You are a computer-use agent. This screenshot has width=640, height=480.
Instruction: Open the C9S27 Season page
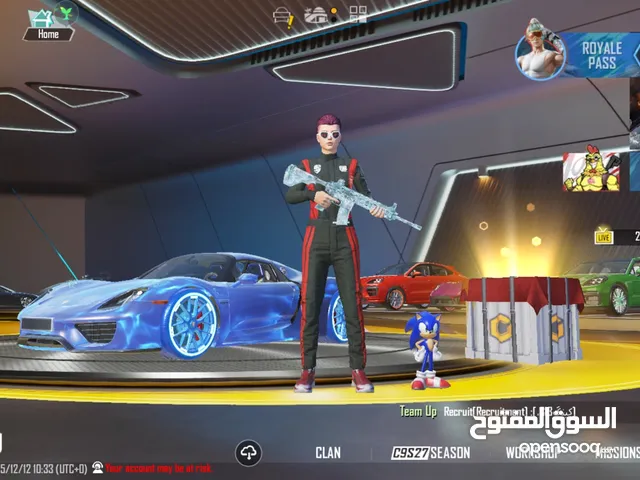pyautogui.click(x=430, y=453)
